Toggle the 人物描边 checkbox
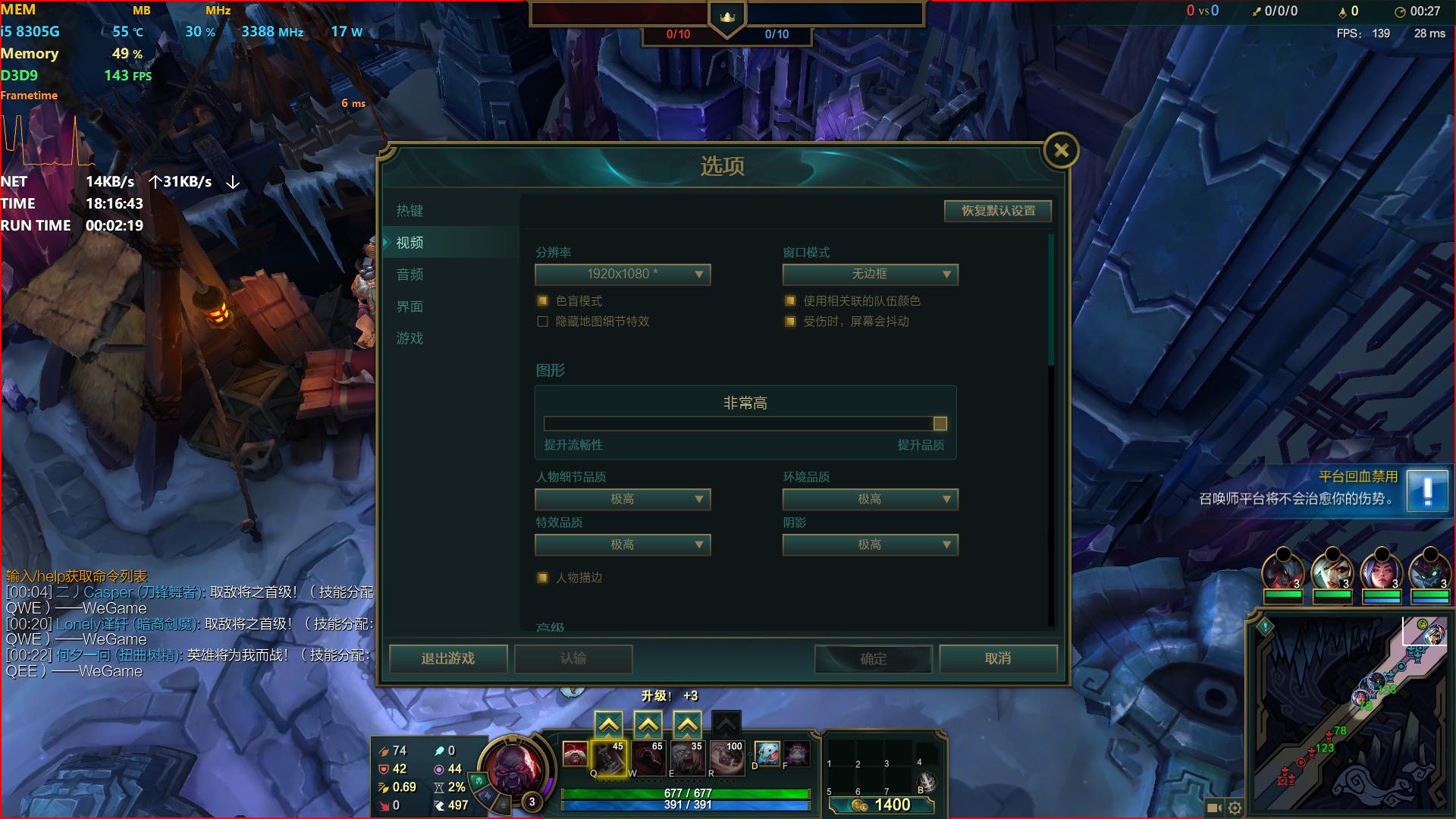The height and width of the screenshot is (819, 1456). tap(542, 578)
